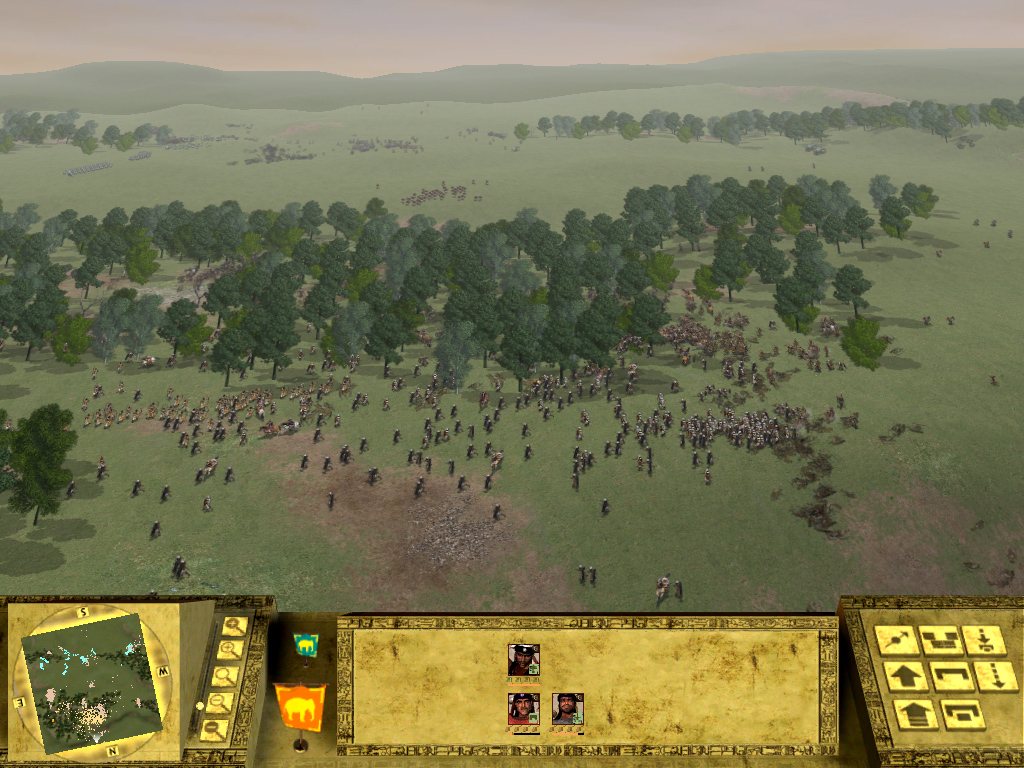Choose the bracket enclosing a block formation button
Viewport: 1024px width, 768px height.
[963, 714]
